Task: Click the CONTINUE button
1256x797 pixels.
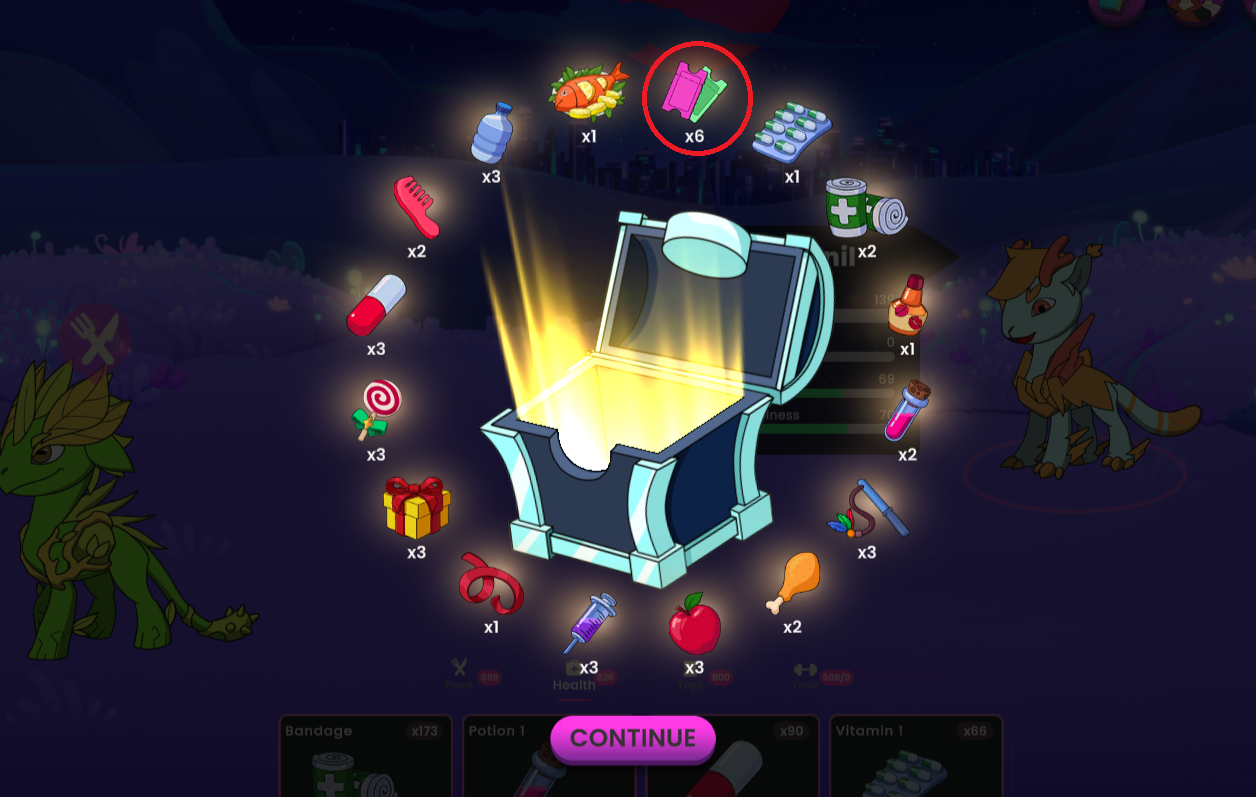Action: point(633,739)
